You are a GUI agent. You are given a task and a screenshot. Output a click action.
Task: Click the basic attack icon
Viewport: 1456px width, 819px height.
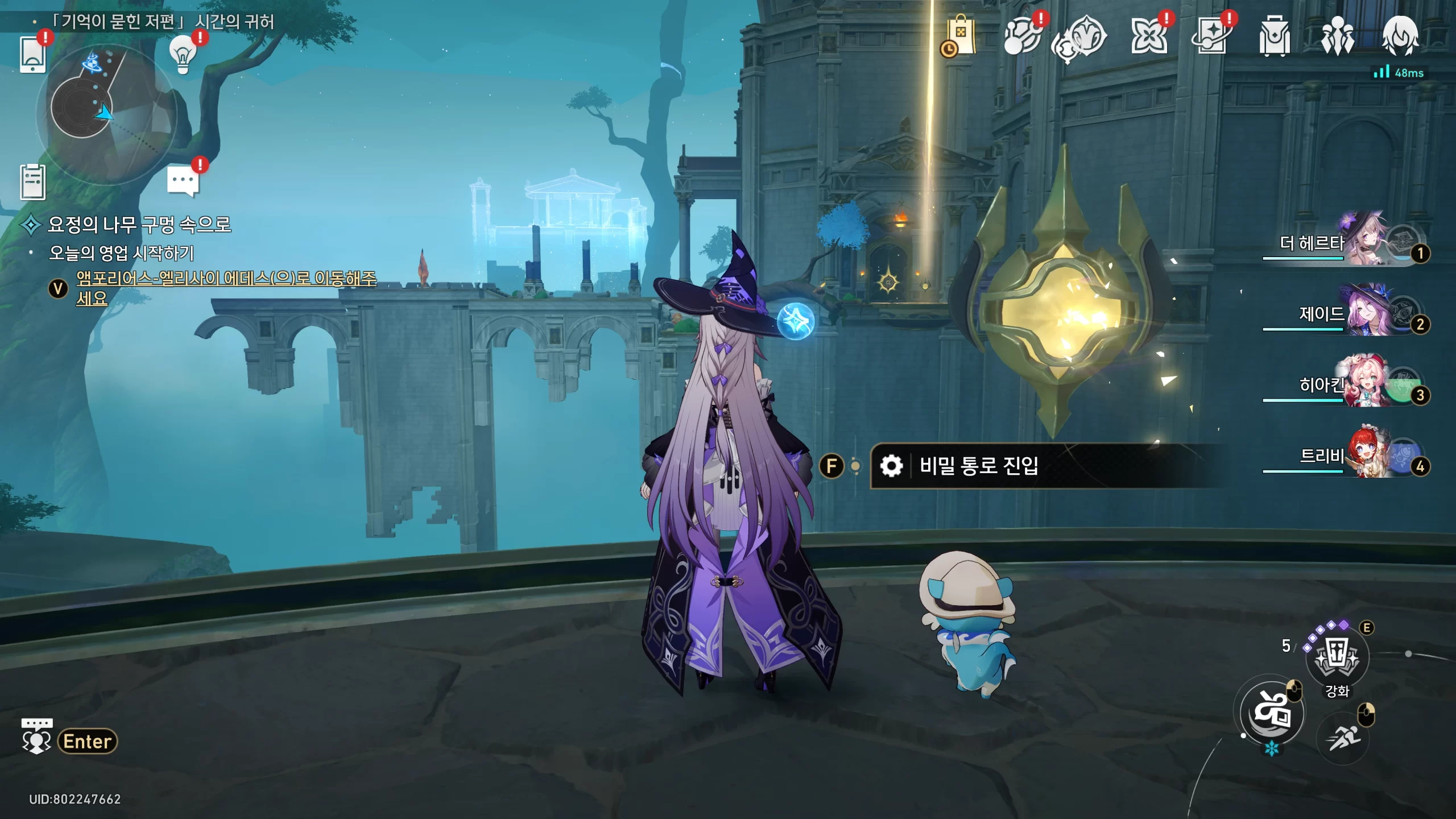pos(1272,713)
